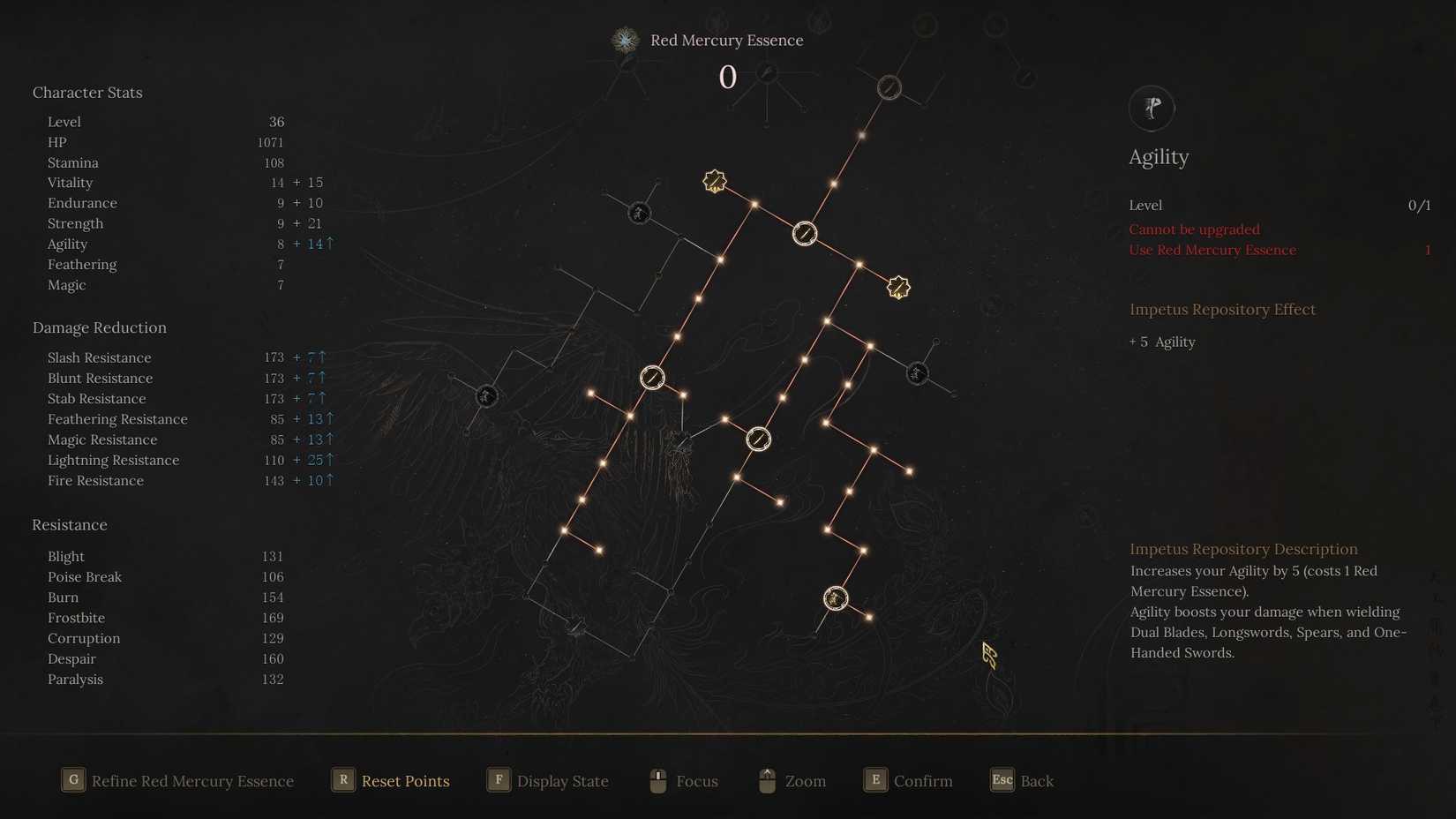
Task: Click the Focus mouse icon in the bottom bar
Action: [657, 780]
